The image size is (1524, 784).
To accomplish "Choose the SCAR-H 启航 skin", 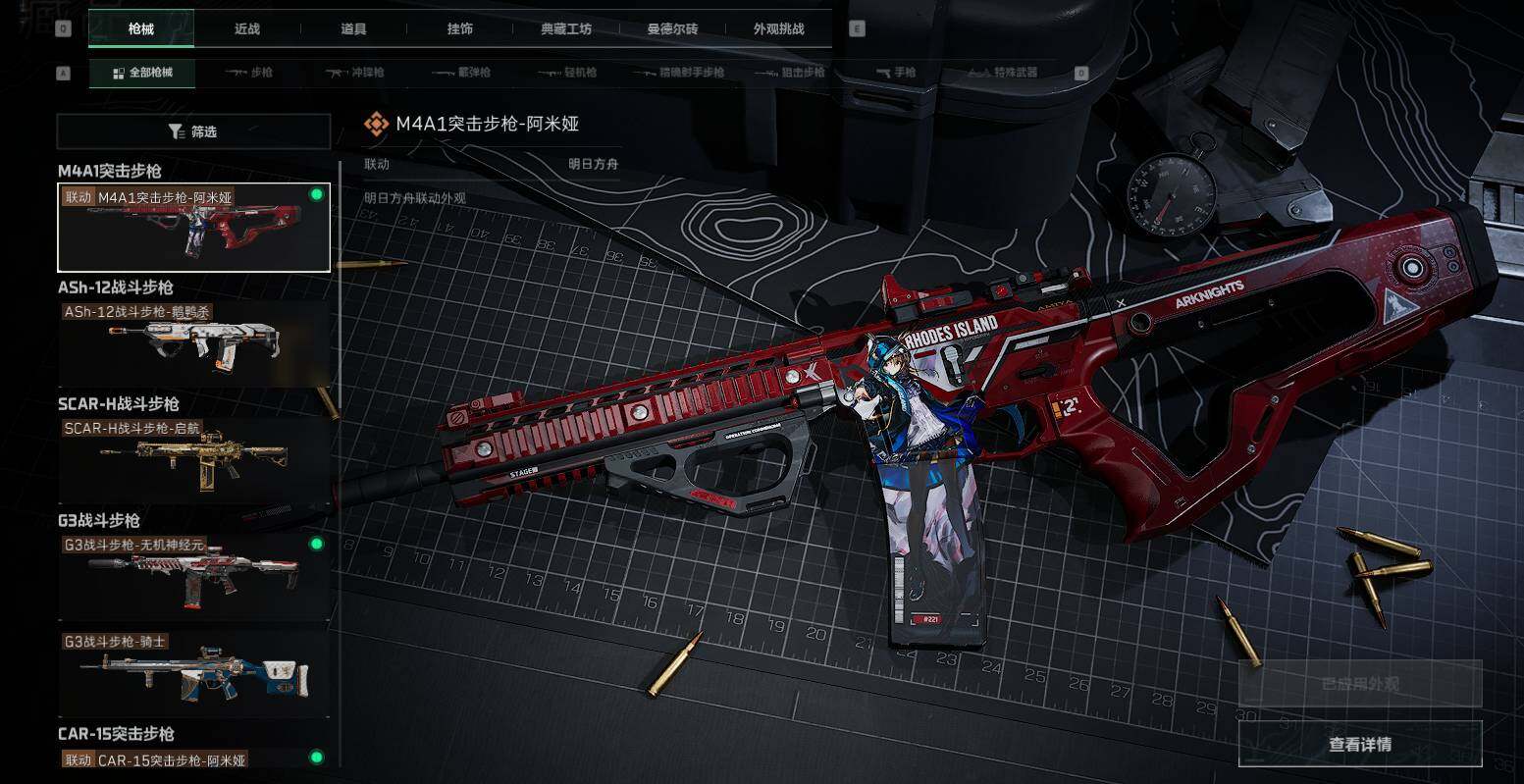I will click(x=194, y=461).
